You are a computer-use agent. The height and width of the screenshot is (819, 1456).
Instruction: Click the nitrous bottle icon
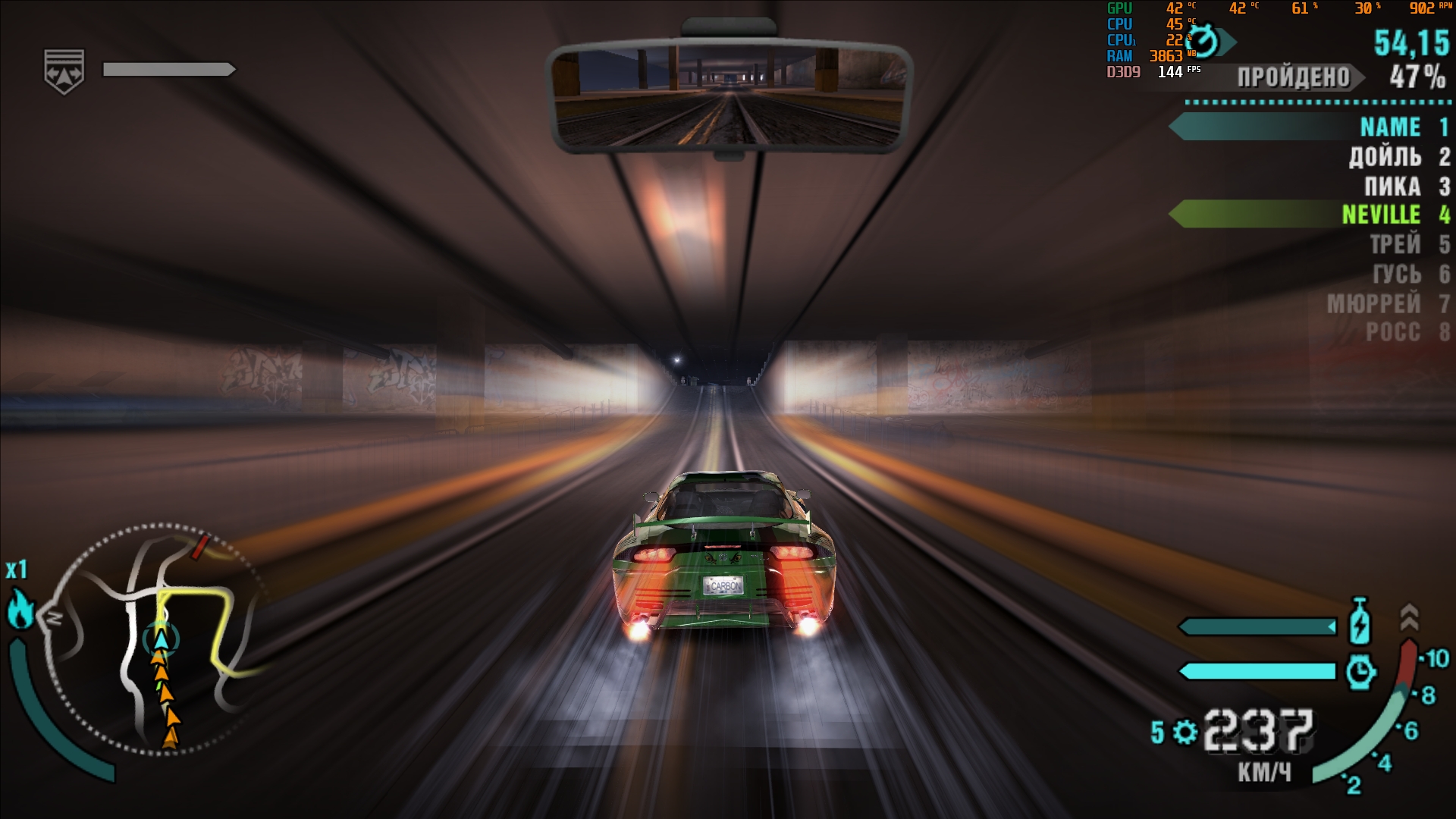pos(1360,623)
